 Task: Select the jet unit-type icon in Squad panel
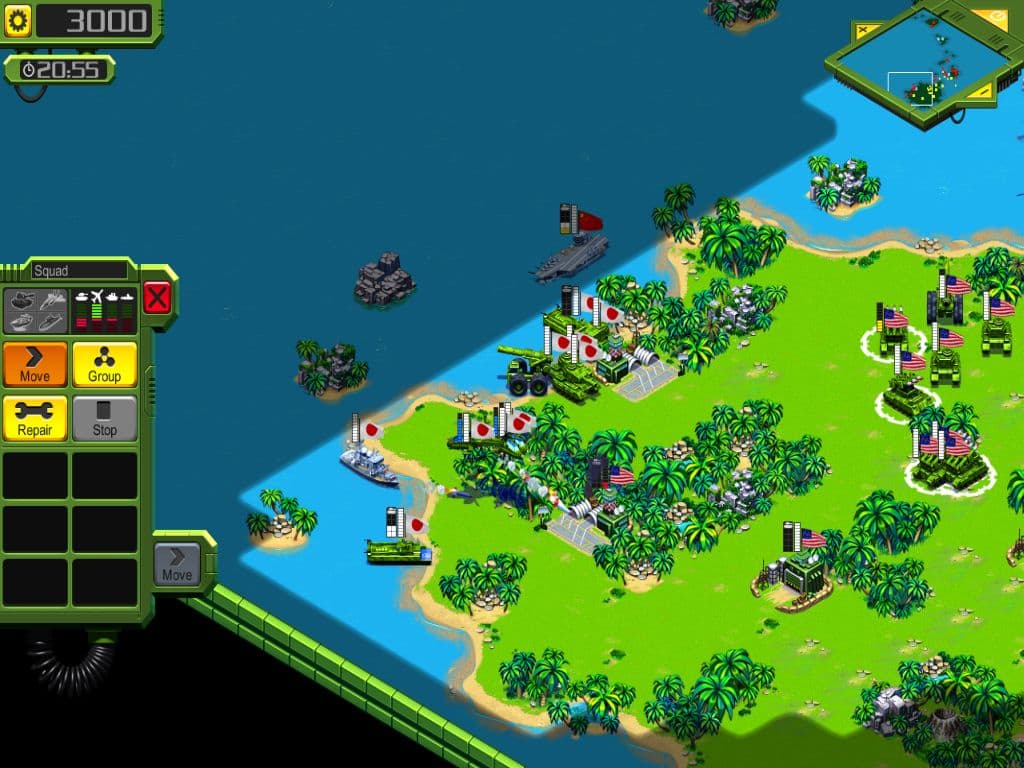click(53, 299)
